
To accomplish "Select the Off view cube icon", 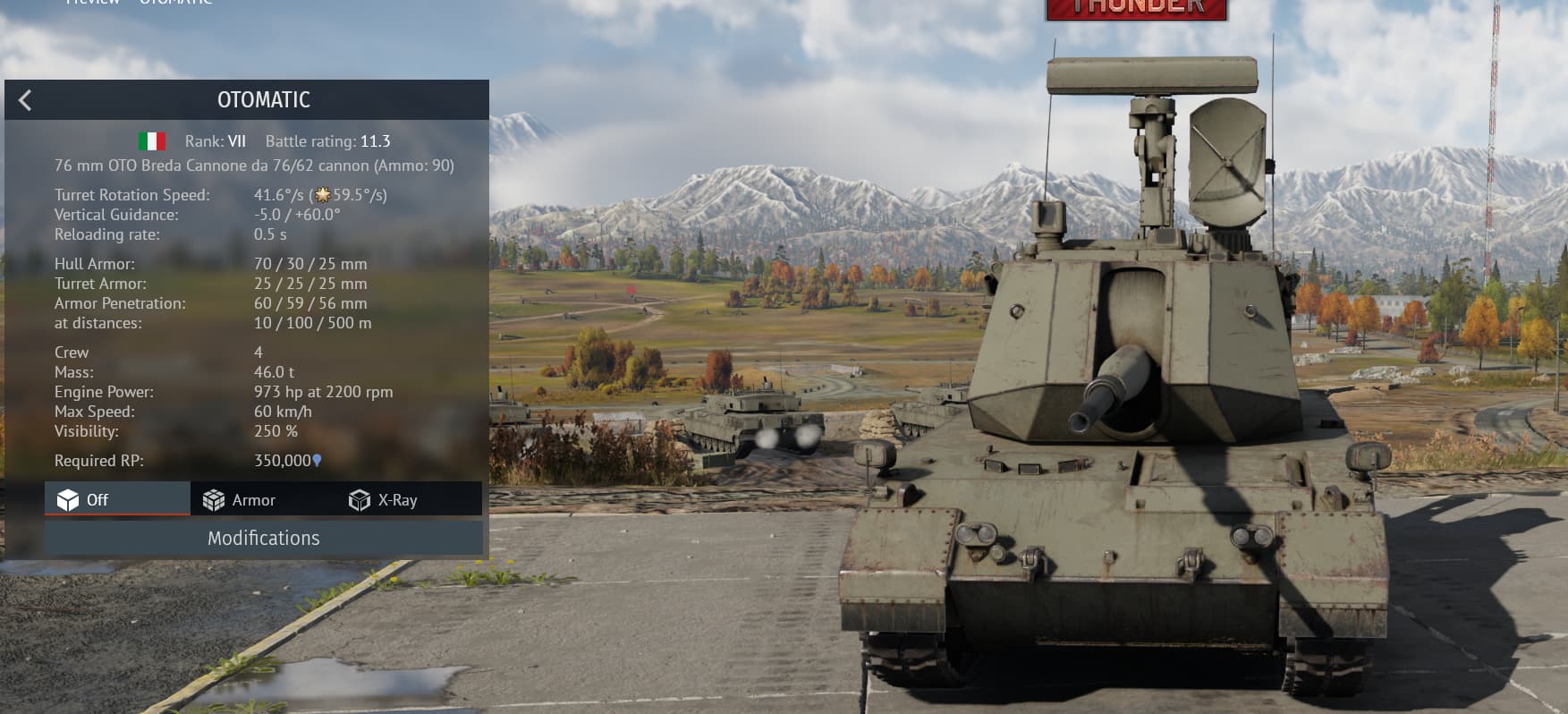I will (x=70, y=499).
